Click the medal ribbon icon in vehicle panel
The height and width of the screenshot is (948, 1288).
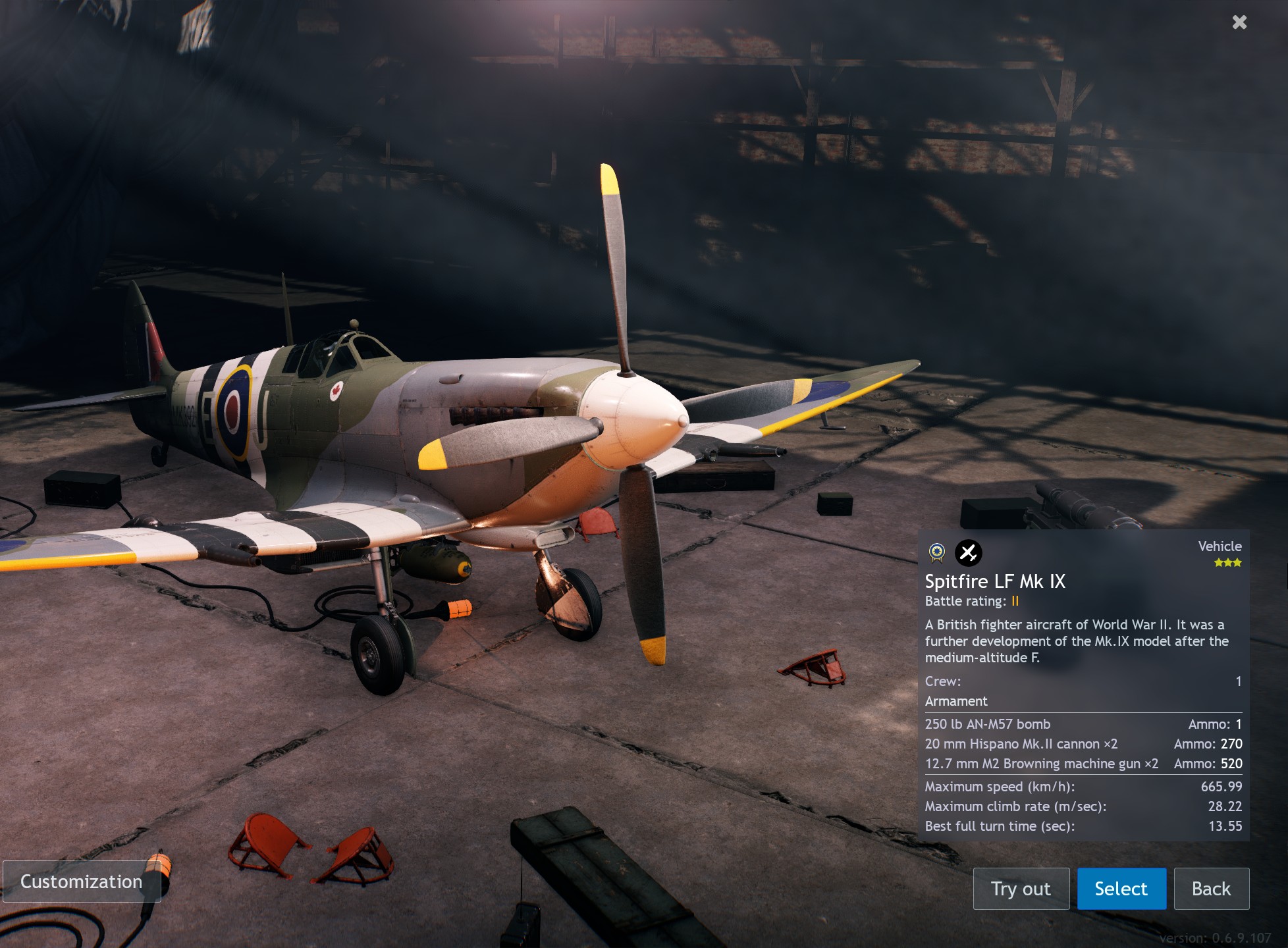(x=937, y=553)
